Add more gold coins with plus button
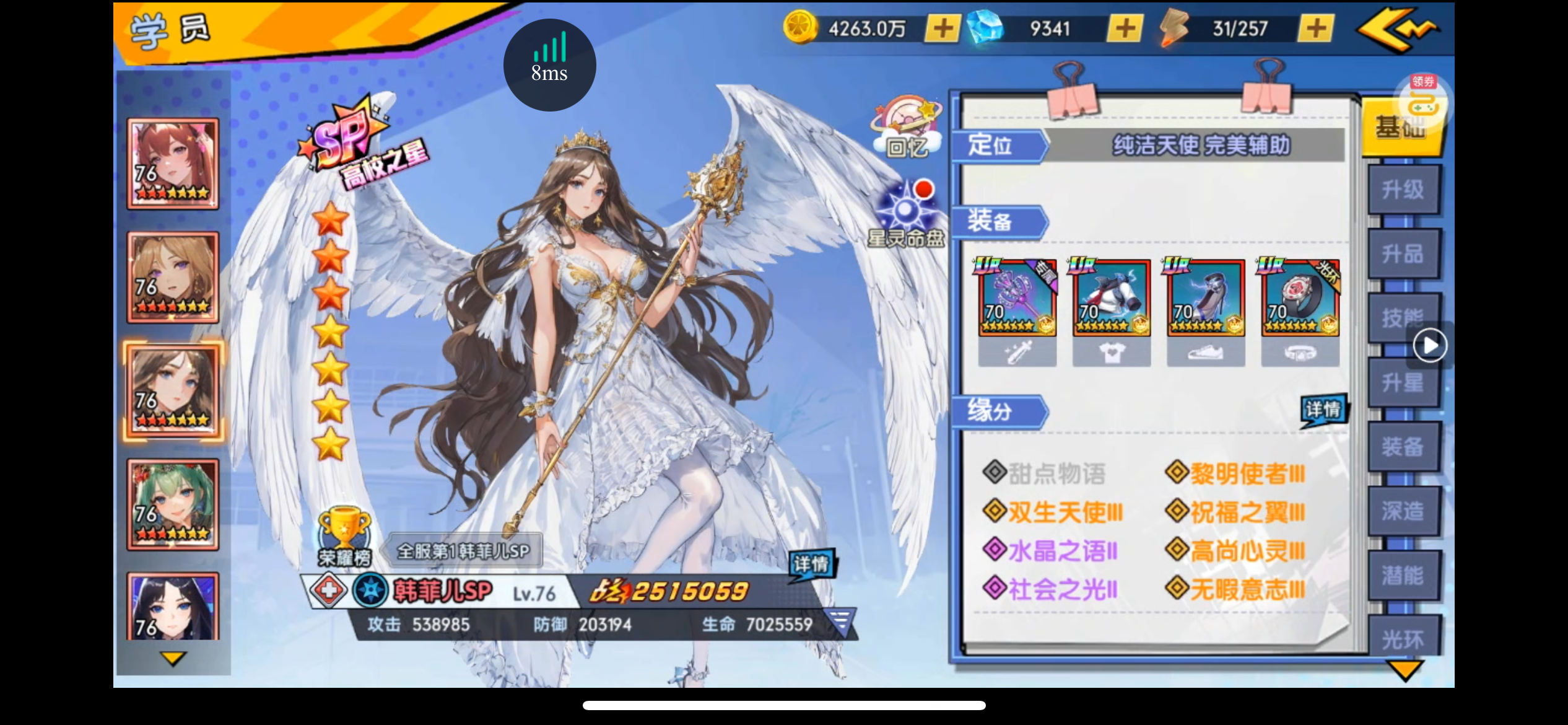This screenshot has width=1568, height=725. pos(943,29)
